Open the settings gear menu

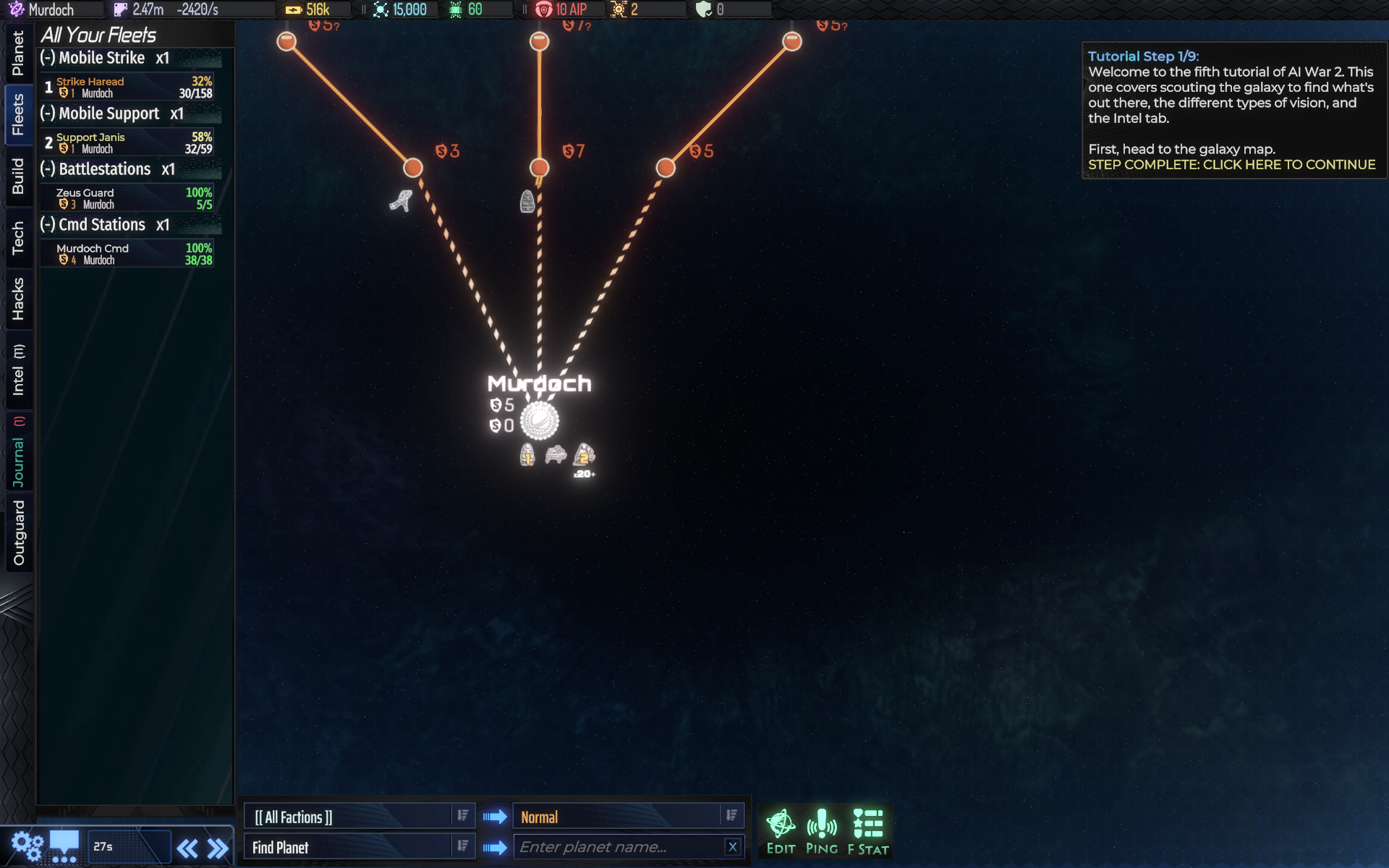click(27, 846)
